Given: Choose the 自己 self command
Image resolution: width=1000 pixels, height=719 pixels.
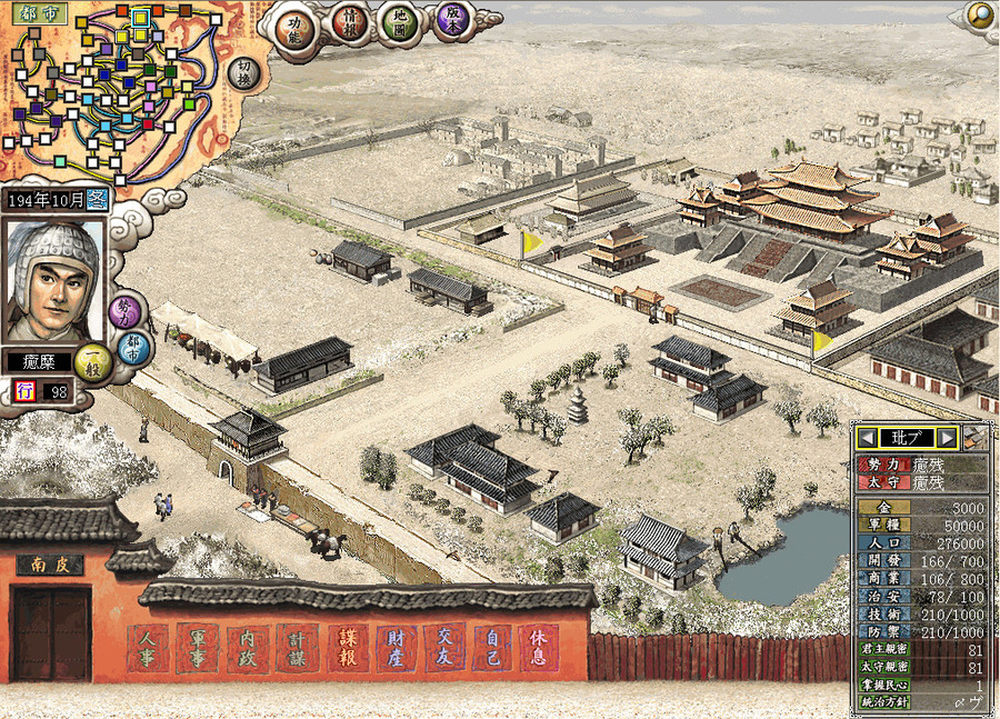Looking at the screenshot, I should [x=492, y=649].
